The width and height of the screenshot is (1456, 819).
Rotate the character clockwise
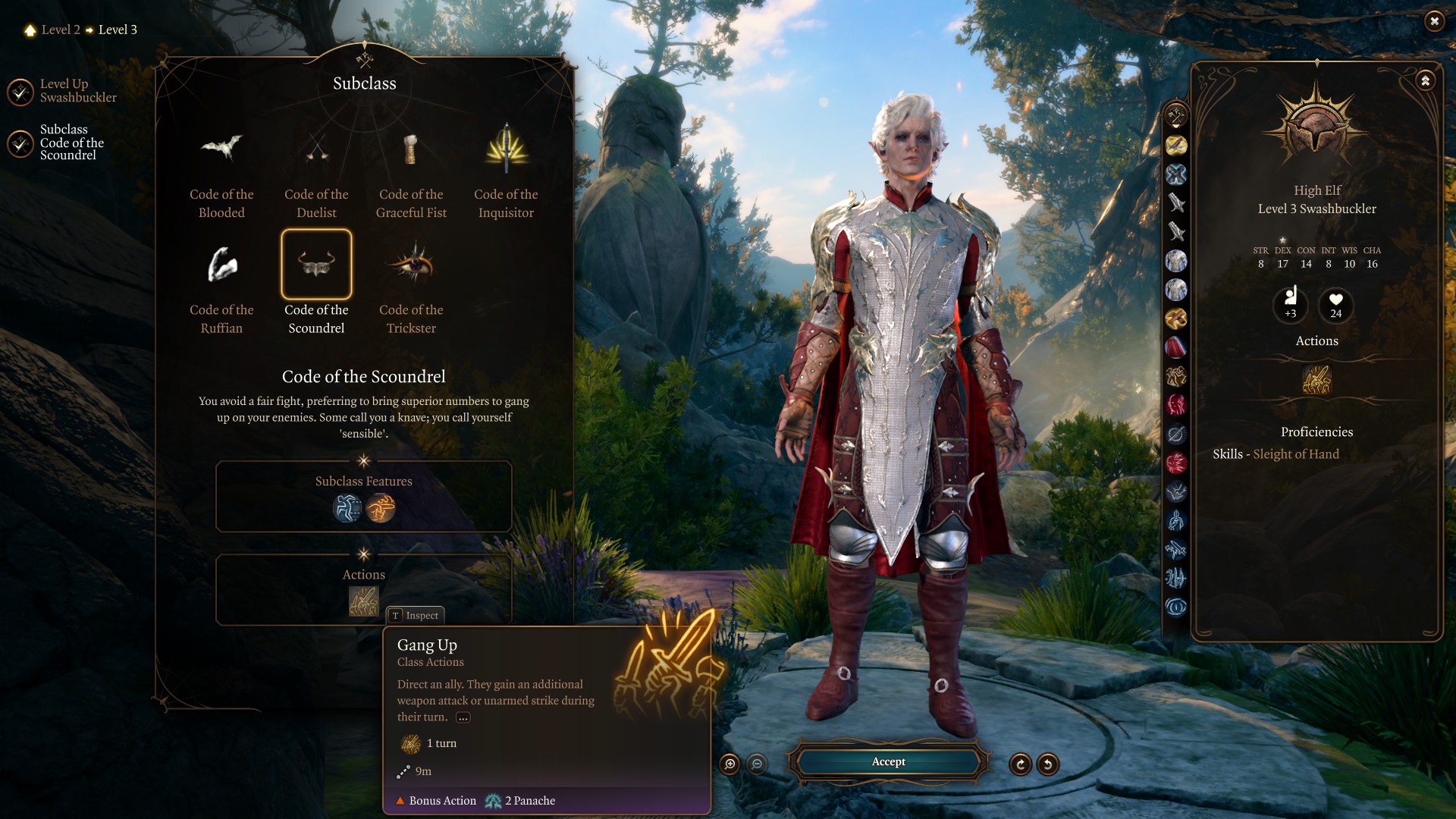tap(1020, 764)
